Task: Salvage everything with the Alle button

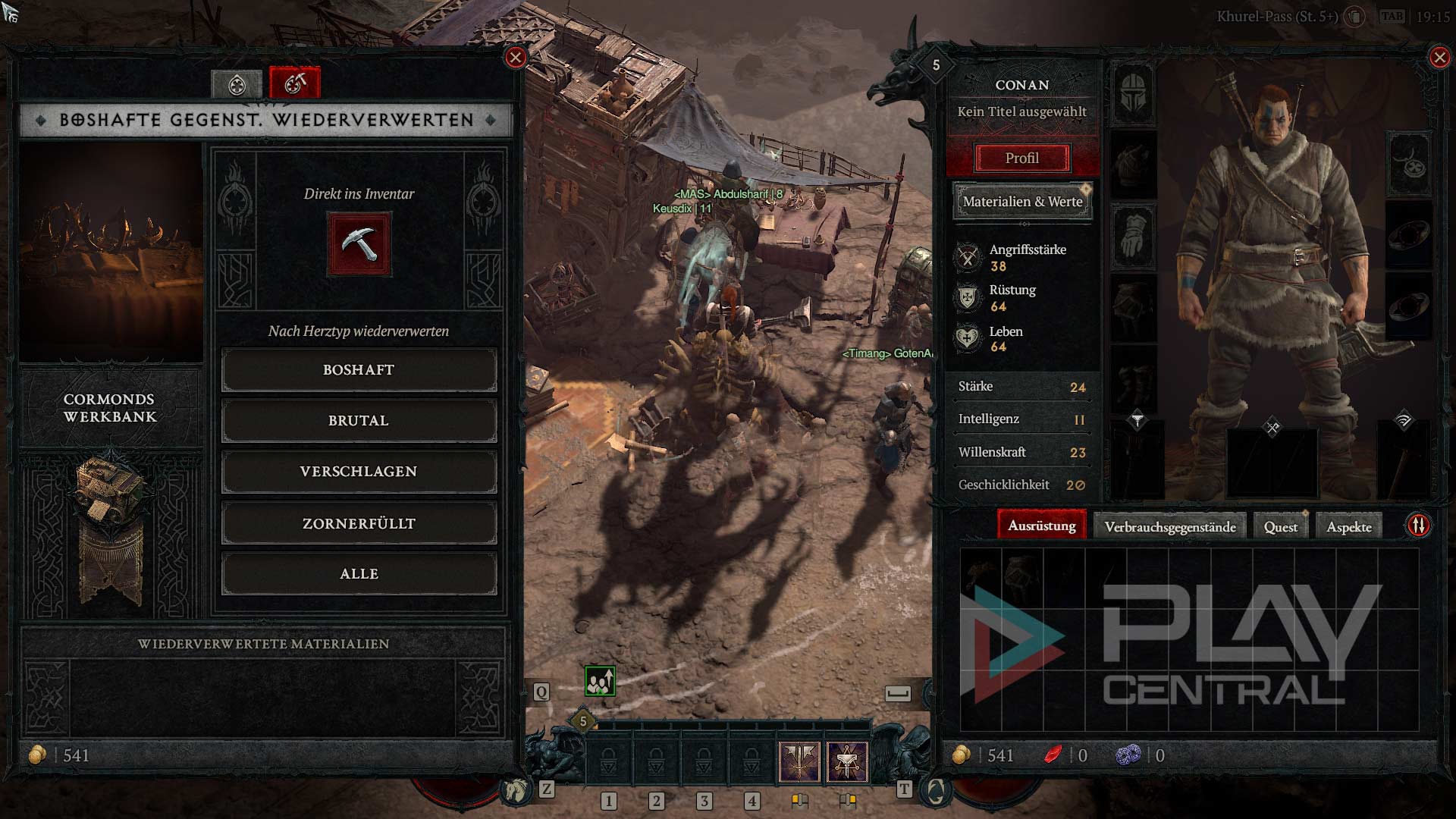Action: coord(359,574)
